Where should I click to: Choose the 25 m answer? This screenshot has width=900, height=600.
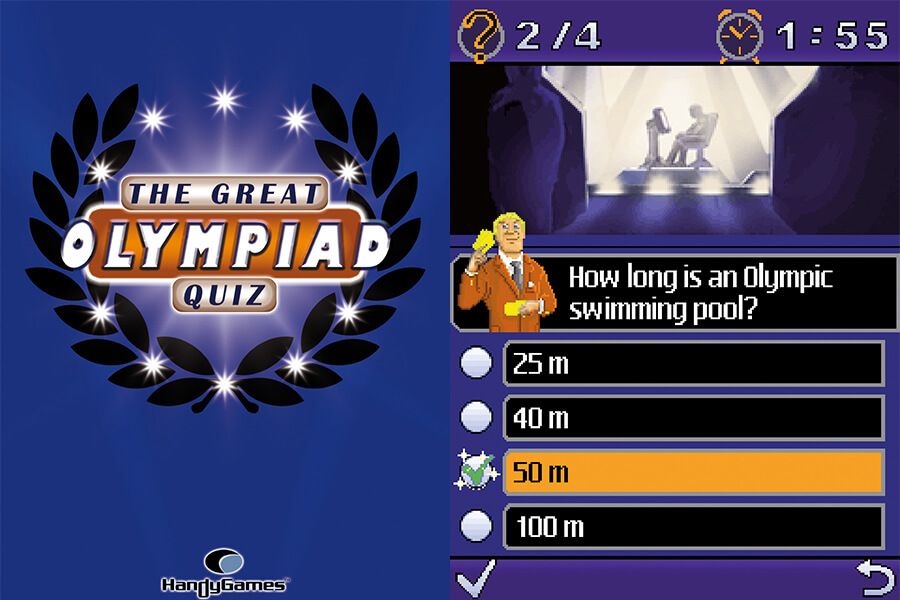point(693,363)
